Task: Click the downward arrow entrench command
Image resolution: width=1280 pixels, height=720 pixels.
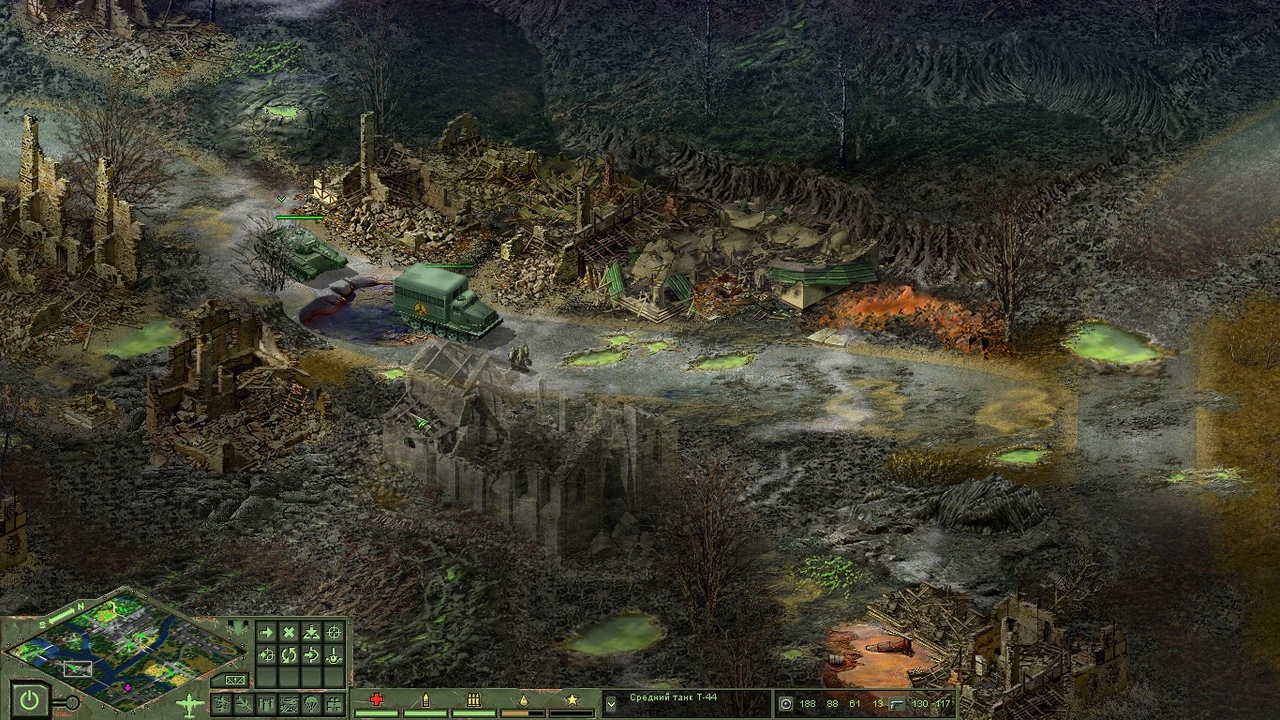Action: point(334,656)
